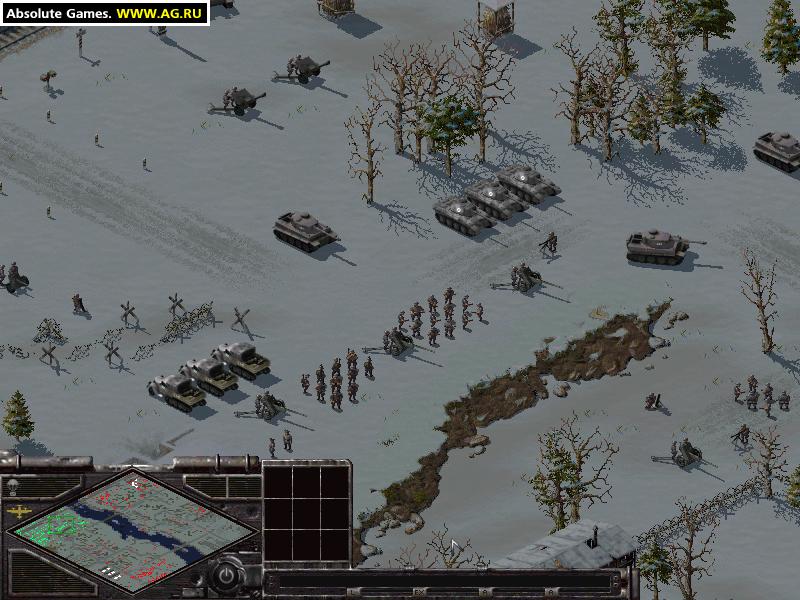The image size is (800, 600).
Task: Click the diamond-shaped battlefield minimap
Action: pyautogui.click(x=130, y=530)
